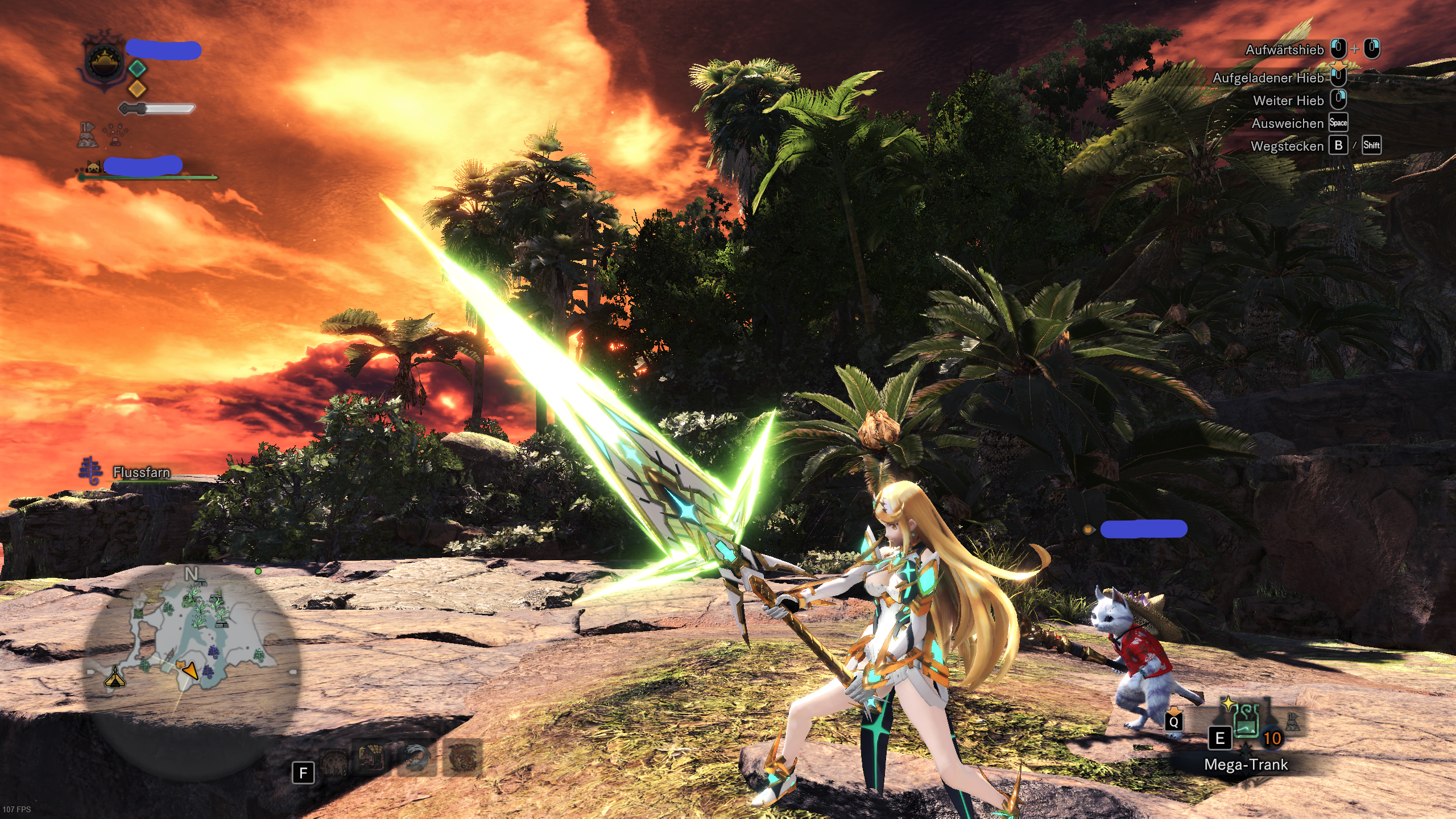Select the Palico cat face icon
The width and height of the screenshot is (1456, 819).
point(93,166)
